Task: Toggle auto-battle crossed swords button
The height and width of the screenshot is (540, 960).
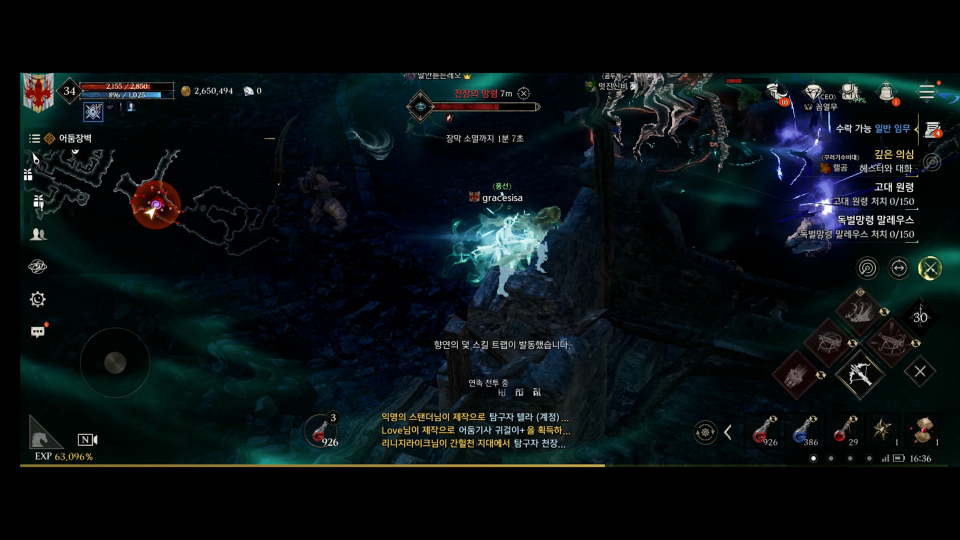Action: pyautogui.click(x=930, y=267)
